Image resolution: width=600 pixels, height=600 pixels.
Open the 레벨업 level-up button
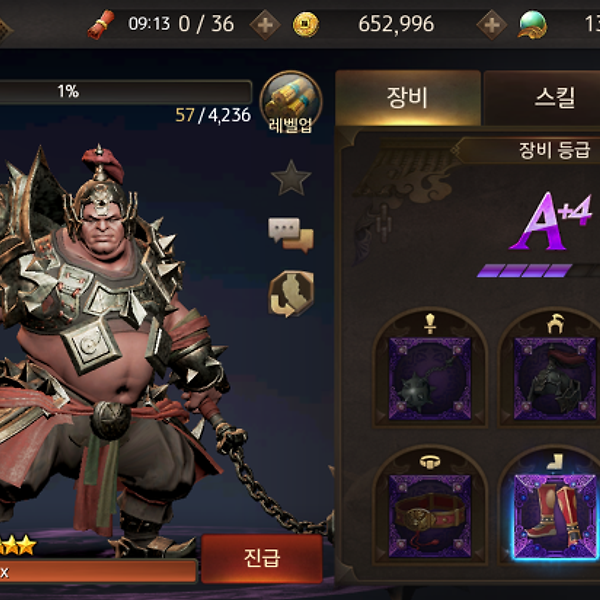click(x=291, y=102)
